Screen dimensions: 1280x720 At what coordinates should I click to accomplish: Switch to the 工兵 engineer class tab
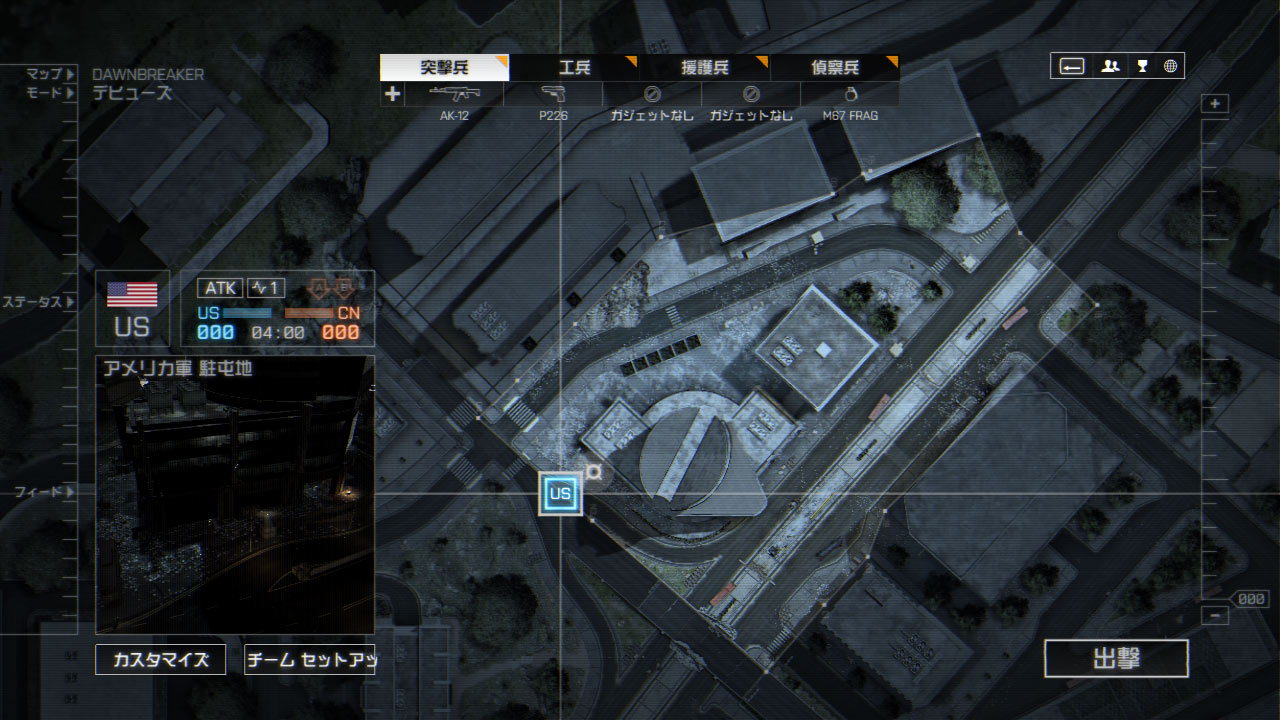click(574, 68)
